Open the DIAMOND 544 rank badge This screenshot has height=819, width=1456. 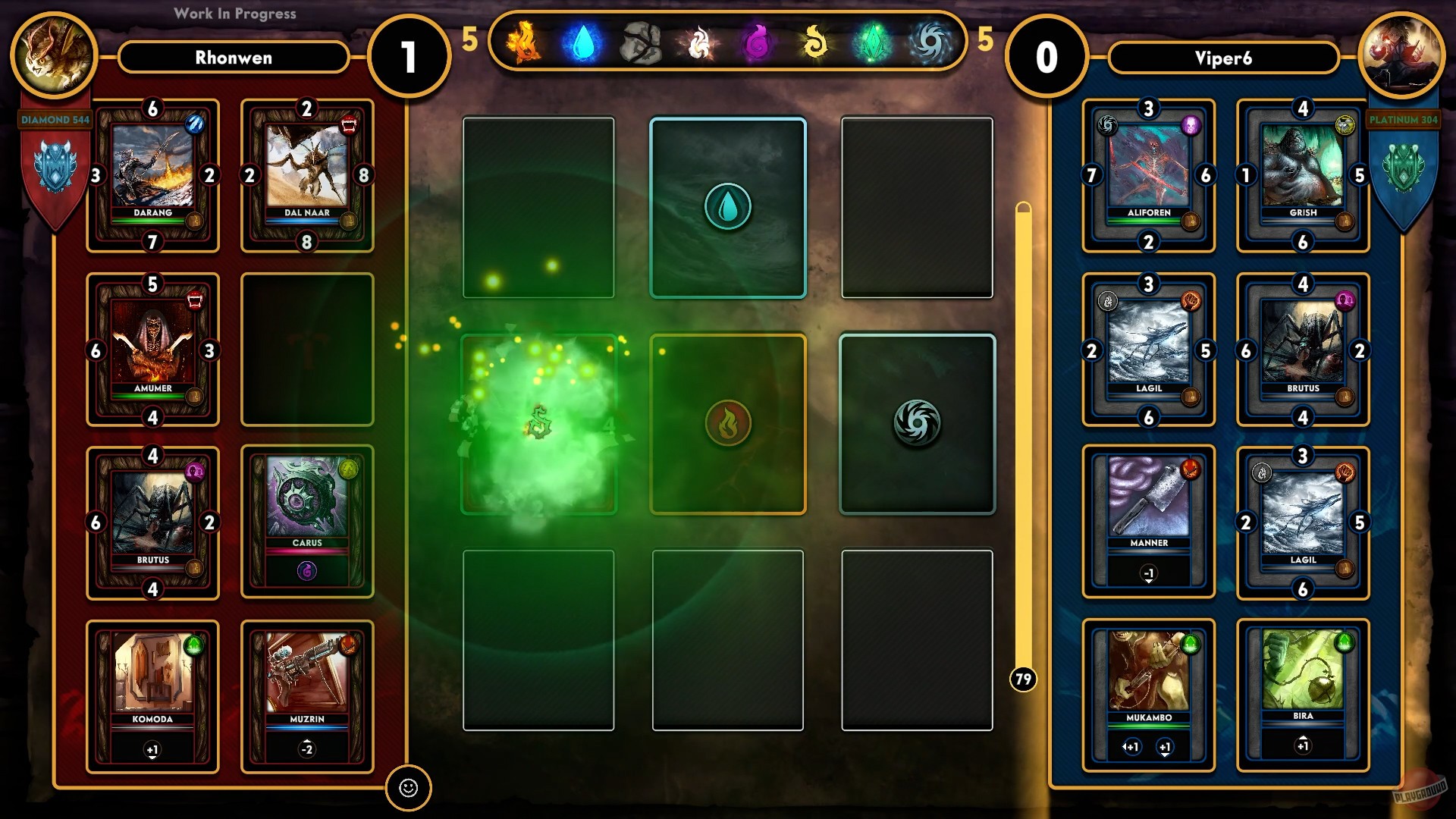click(53, 119)
